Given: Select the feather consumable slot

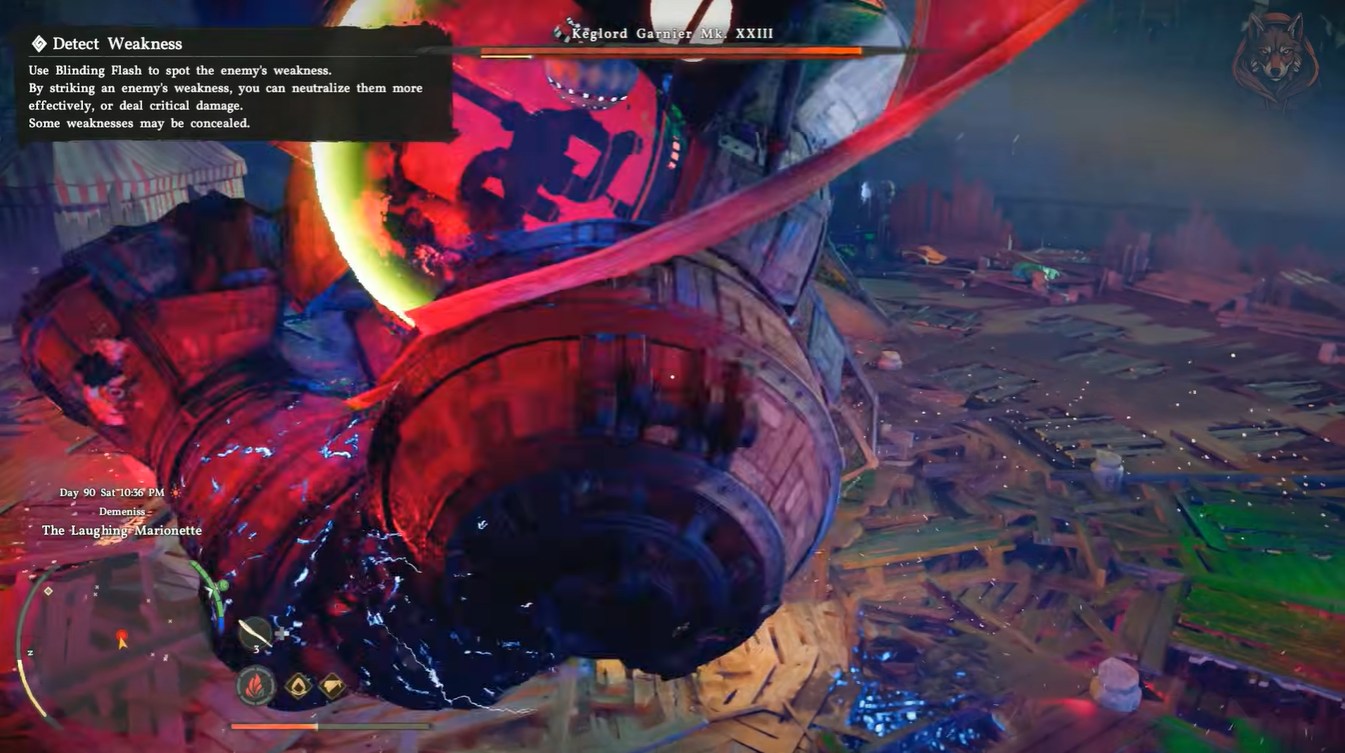Looking at the screenshot, I should tap(254, 632).
